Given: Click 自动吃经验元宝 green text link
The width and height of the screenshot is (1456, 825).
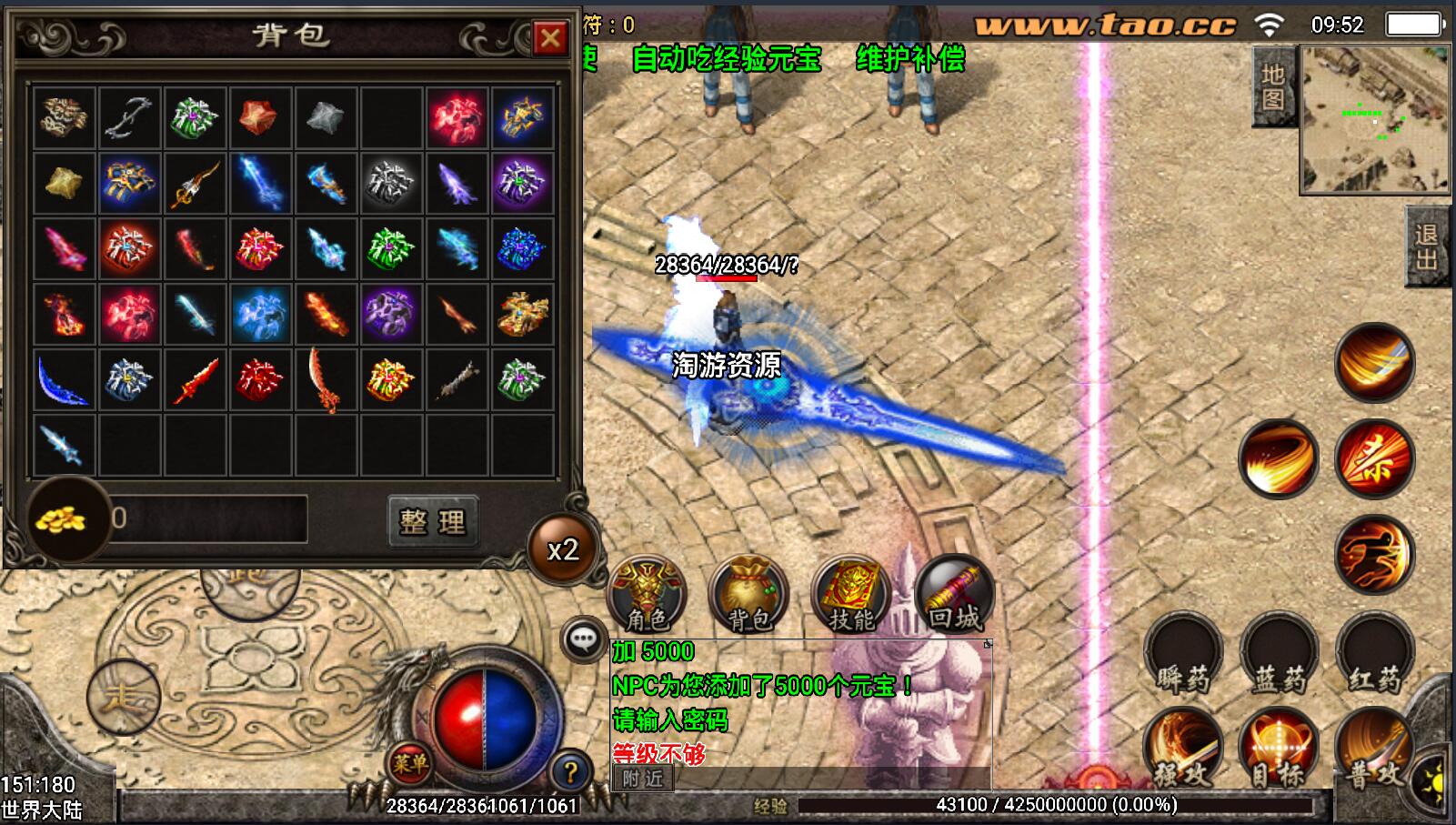Looking at the screenshot, I should coord(727,60).
